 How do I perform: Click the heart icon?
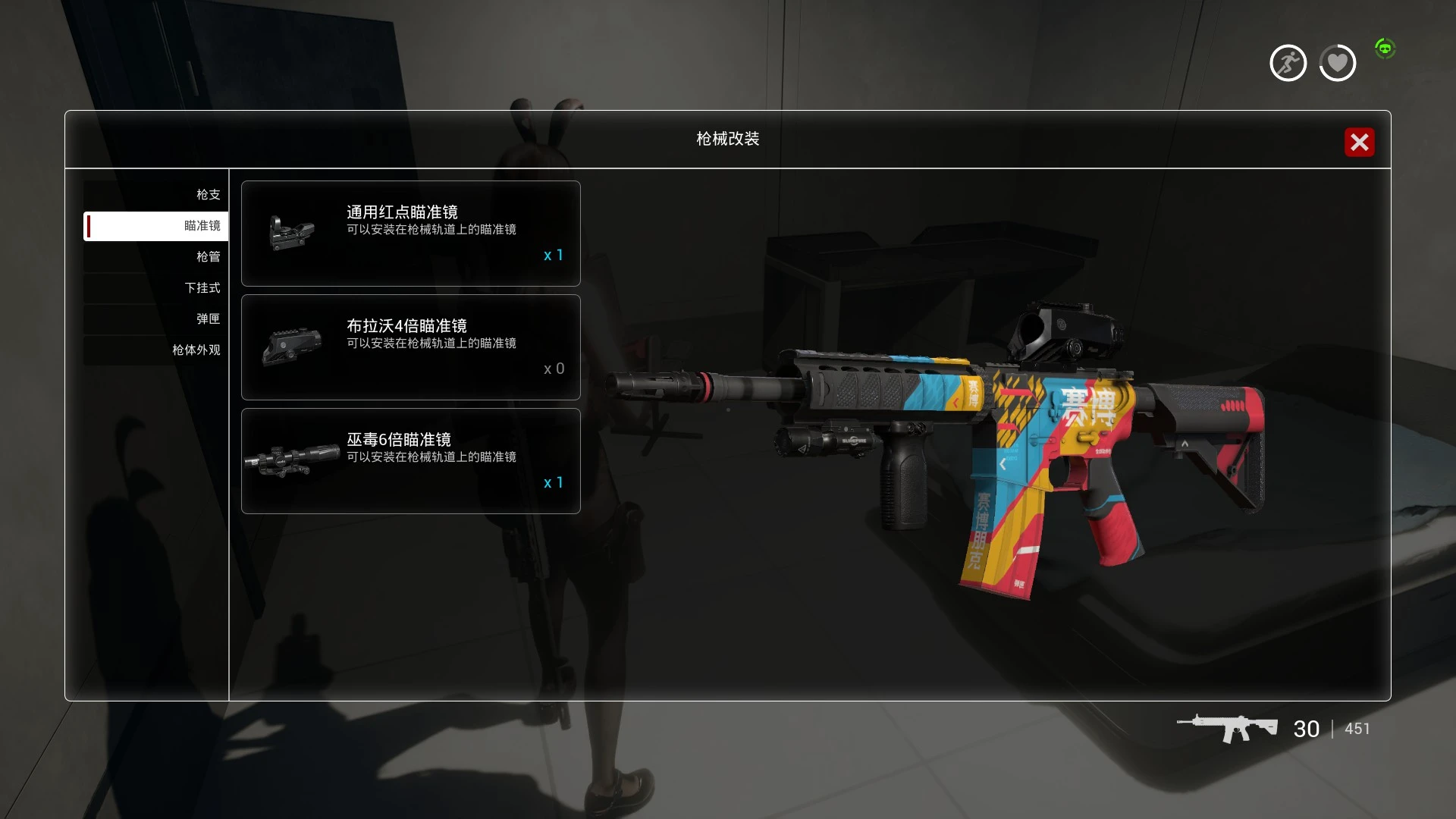click(x=1337, y=63)
